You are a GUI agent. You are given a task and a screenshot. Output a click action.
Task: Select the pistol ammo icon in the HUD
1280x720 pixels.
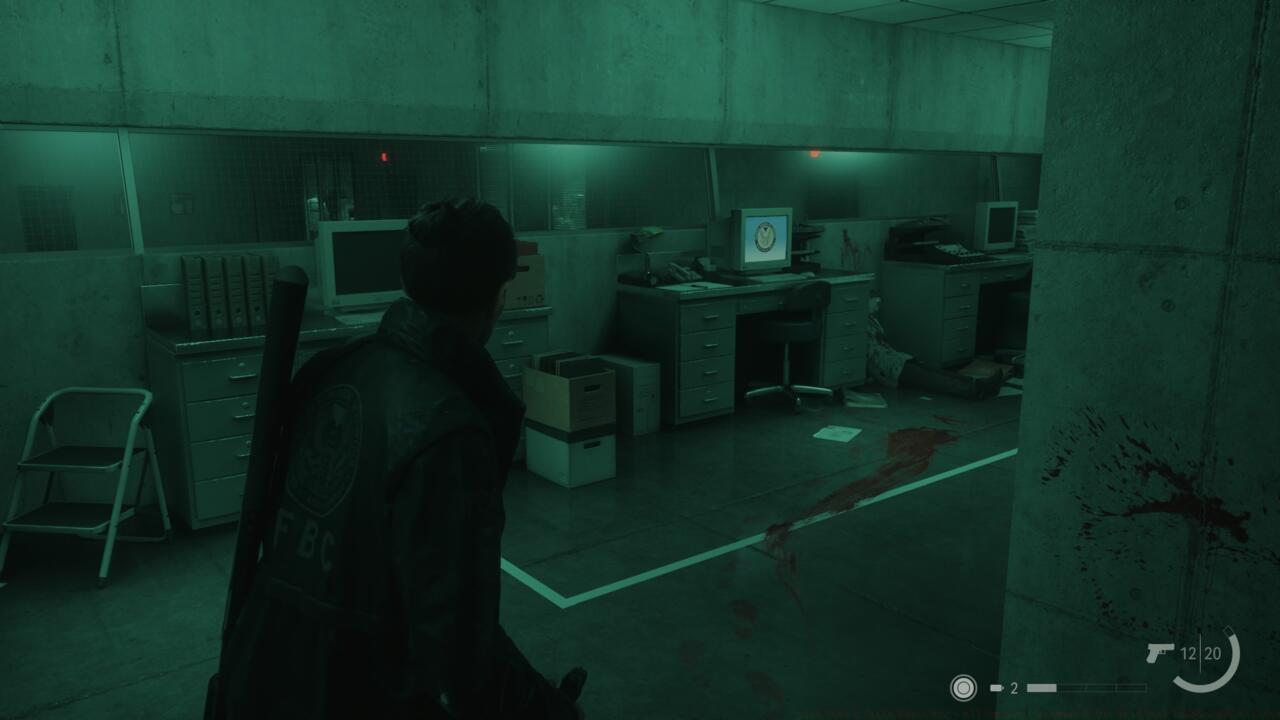[1160, 652]
